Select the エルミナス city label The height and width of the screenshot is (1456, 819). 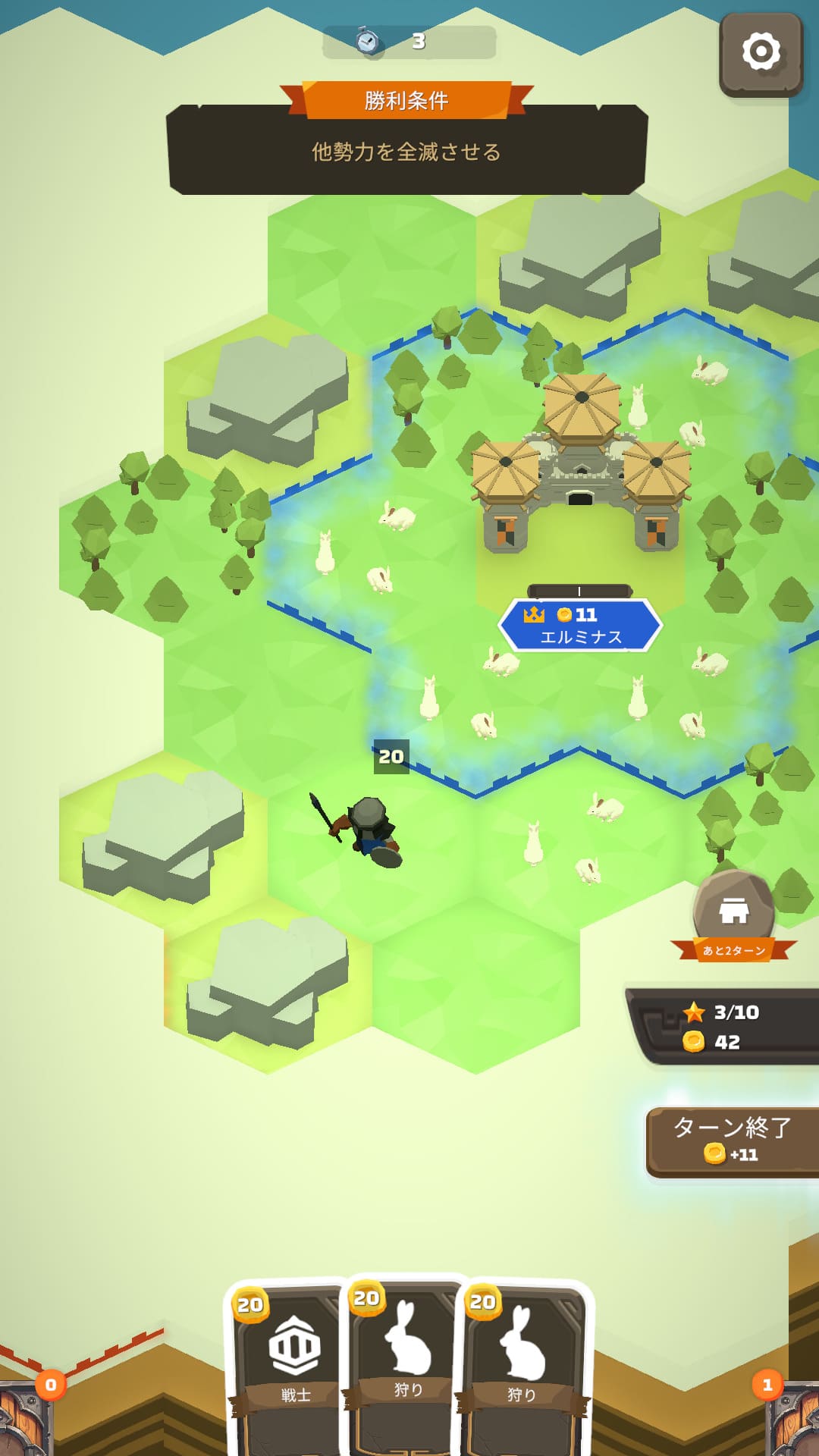[x=580, y=626]
